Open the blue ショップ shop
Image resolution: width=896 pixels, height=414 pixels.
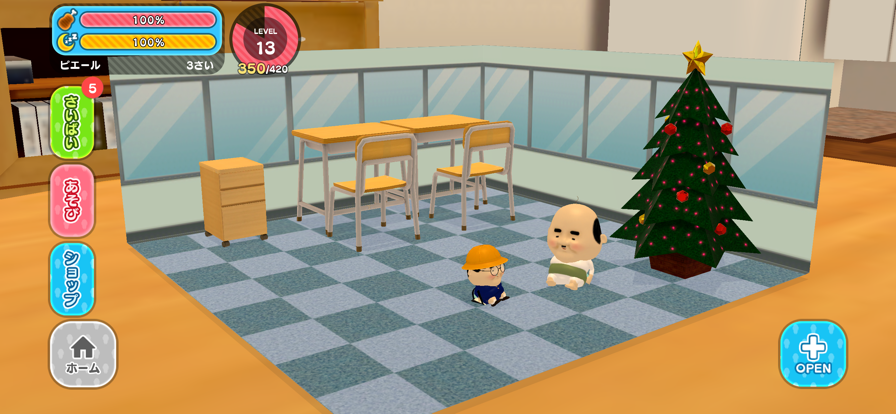pyautogui.click(x=72, y=278)
